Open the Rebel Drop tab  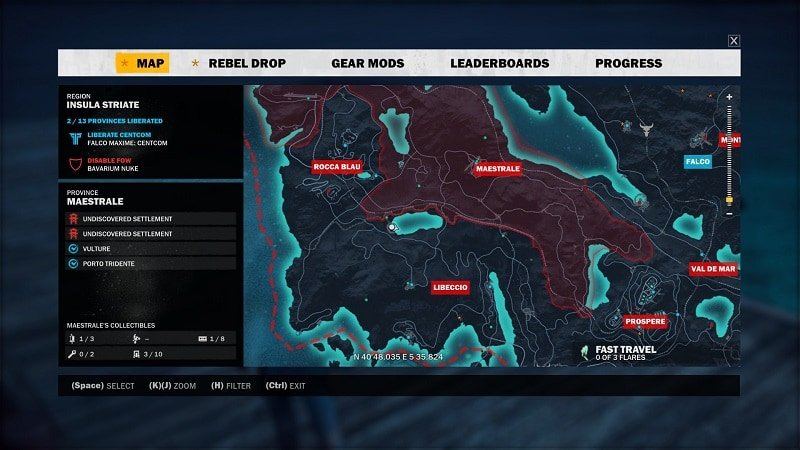tap(247, 63)
